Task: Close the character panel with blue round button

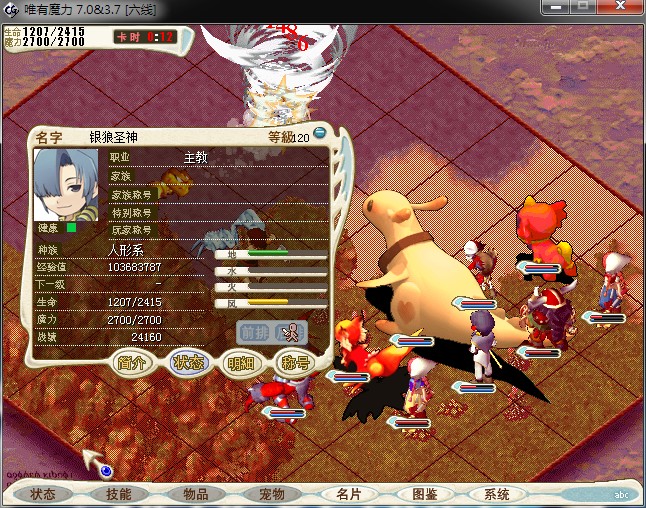Action: (320, 133)
